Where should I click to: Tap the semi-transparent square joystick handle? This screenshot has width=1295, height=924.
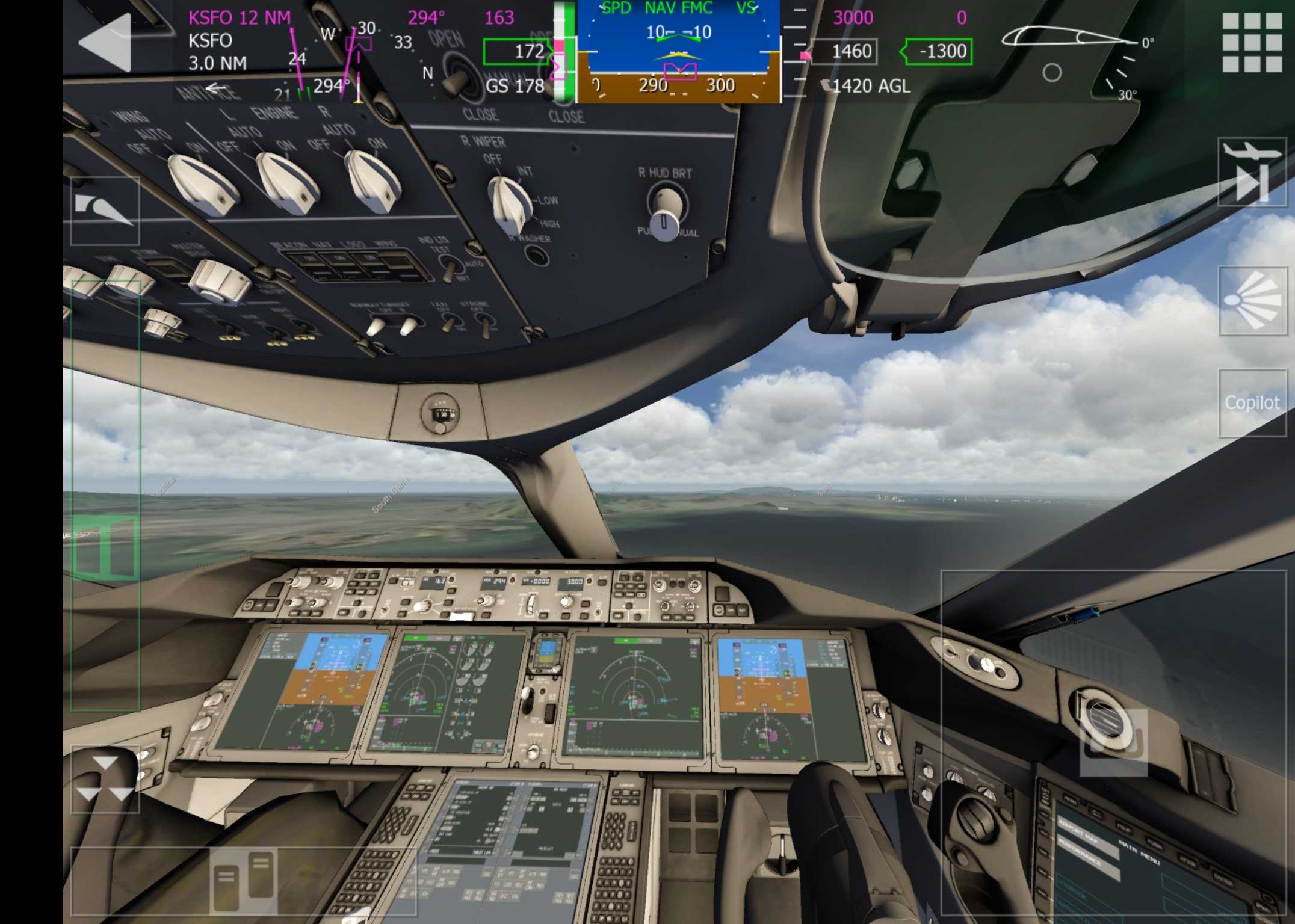click(x=1113, y=742)
